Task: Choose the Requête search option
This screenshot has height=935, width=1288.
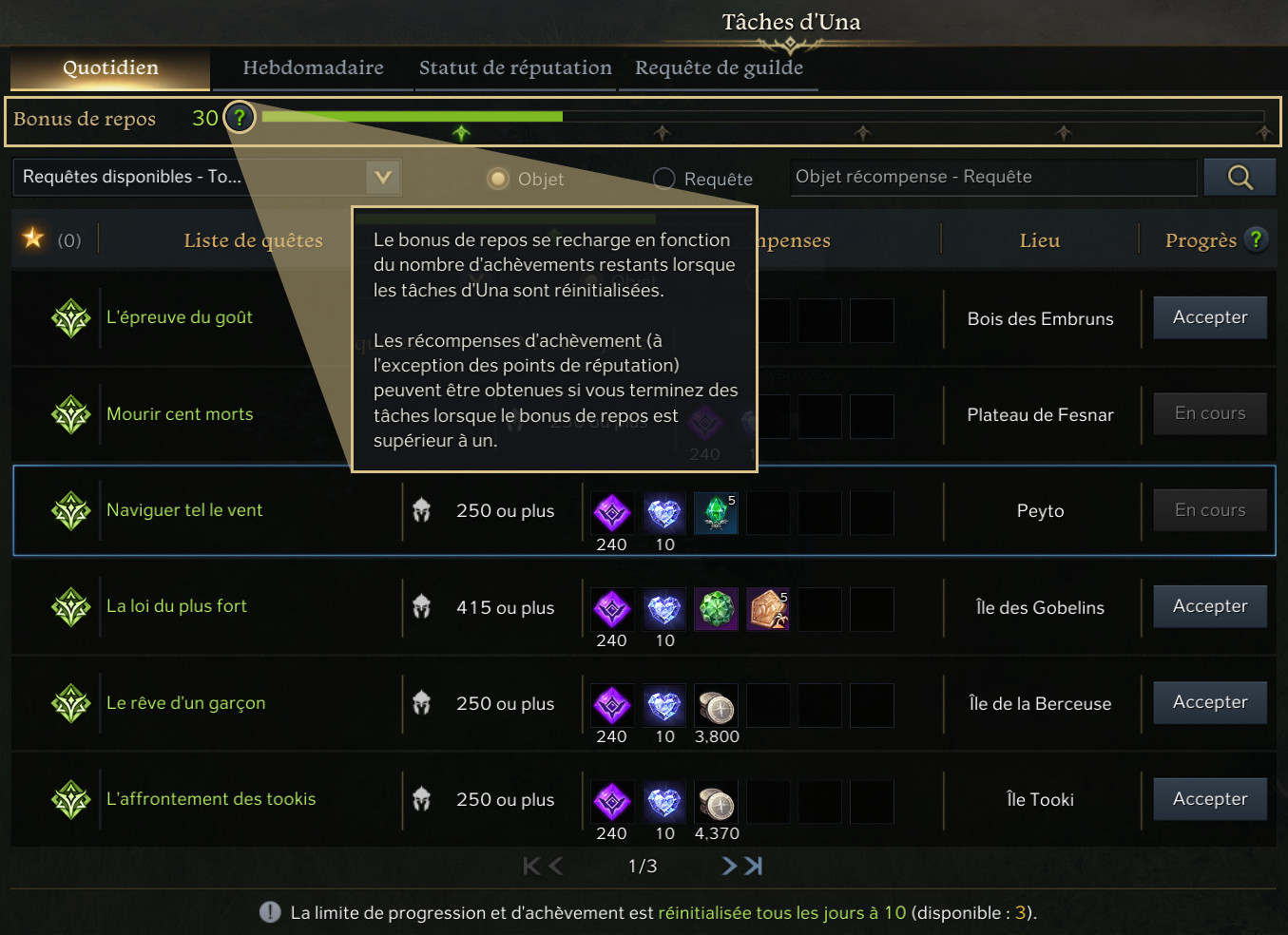Action: pos(664,179)
